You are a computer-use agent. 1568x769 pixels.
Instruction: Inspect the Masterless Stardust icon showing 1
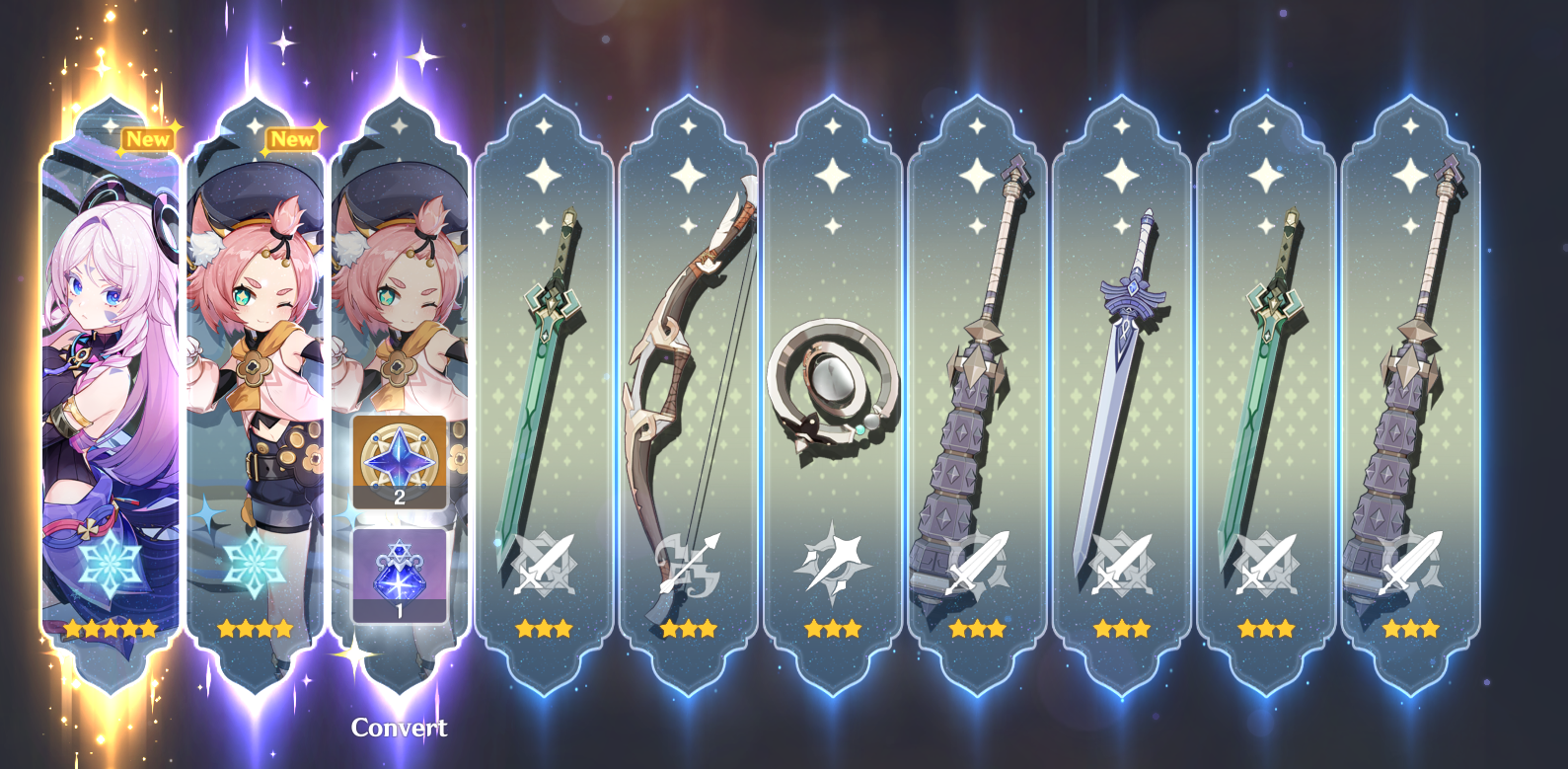pos(400,577)
